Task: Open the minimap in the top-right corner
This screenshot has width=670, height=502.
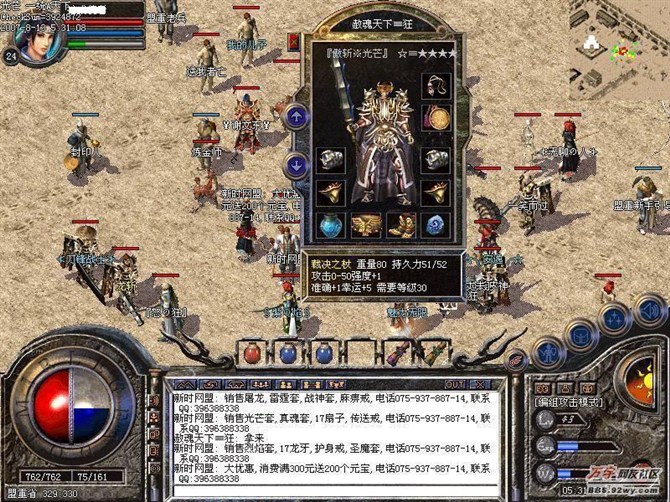Action: point(608,45)
